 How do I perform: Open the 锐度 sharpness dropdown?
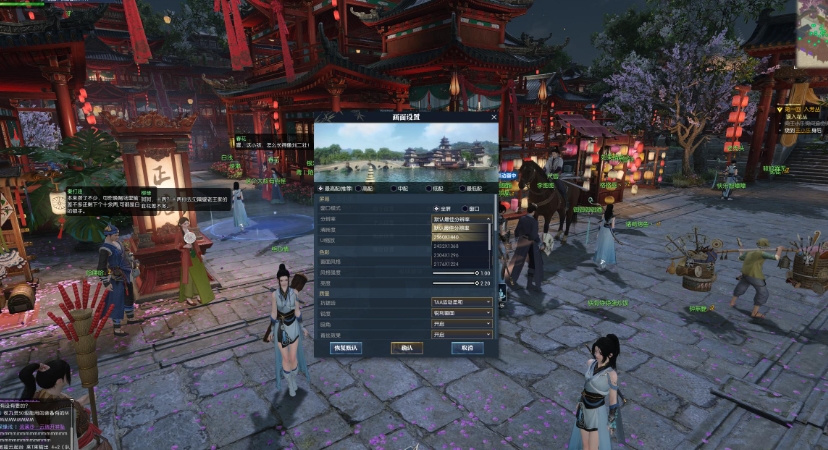click(x=461, y=312)
